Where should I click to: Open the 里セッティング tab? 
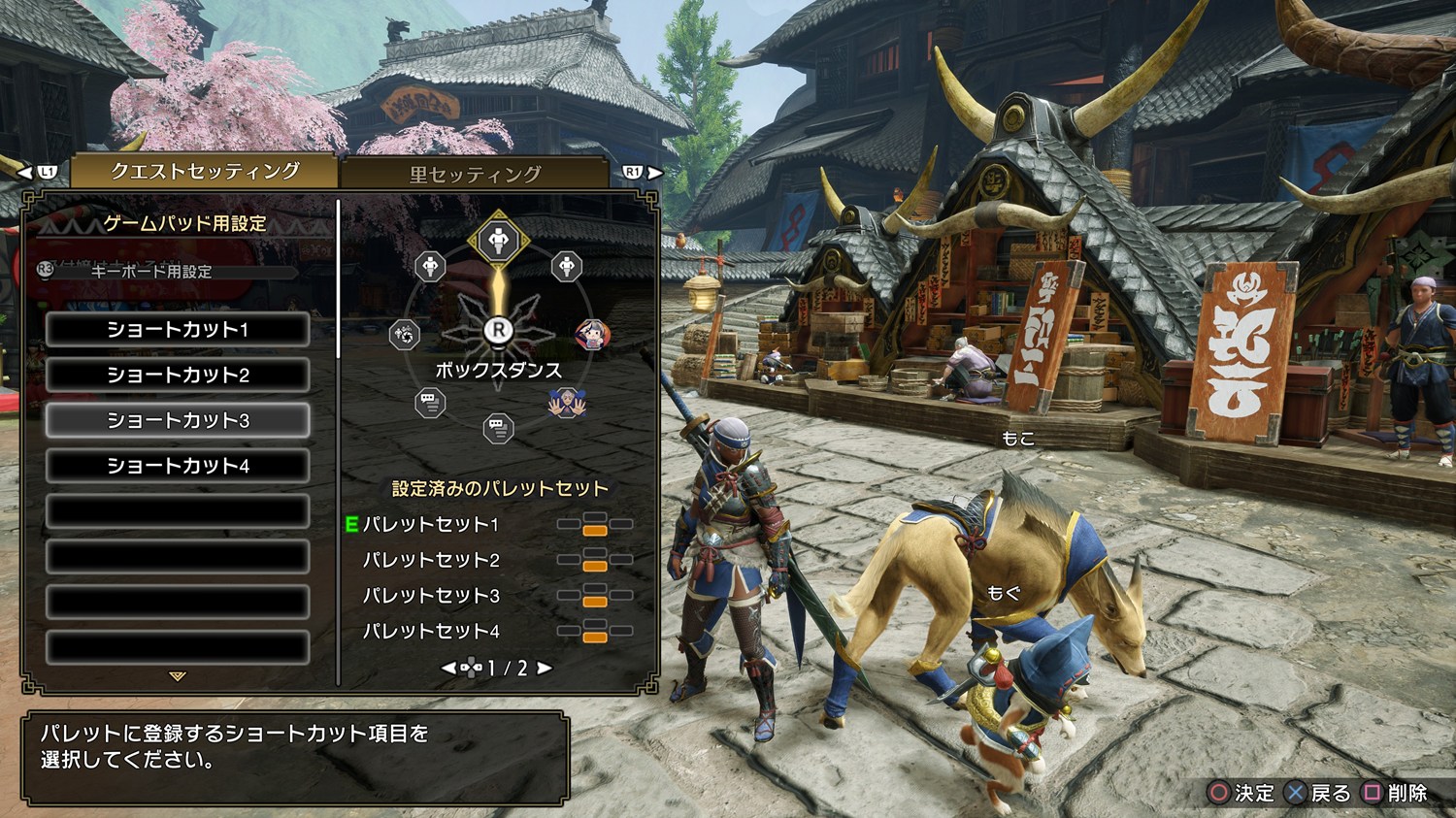tap(475, 175)
